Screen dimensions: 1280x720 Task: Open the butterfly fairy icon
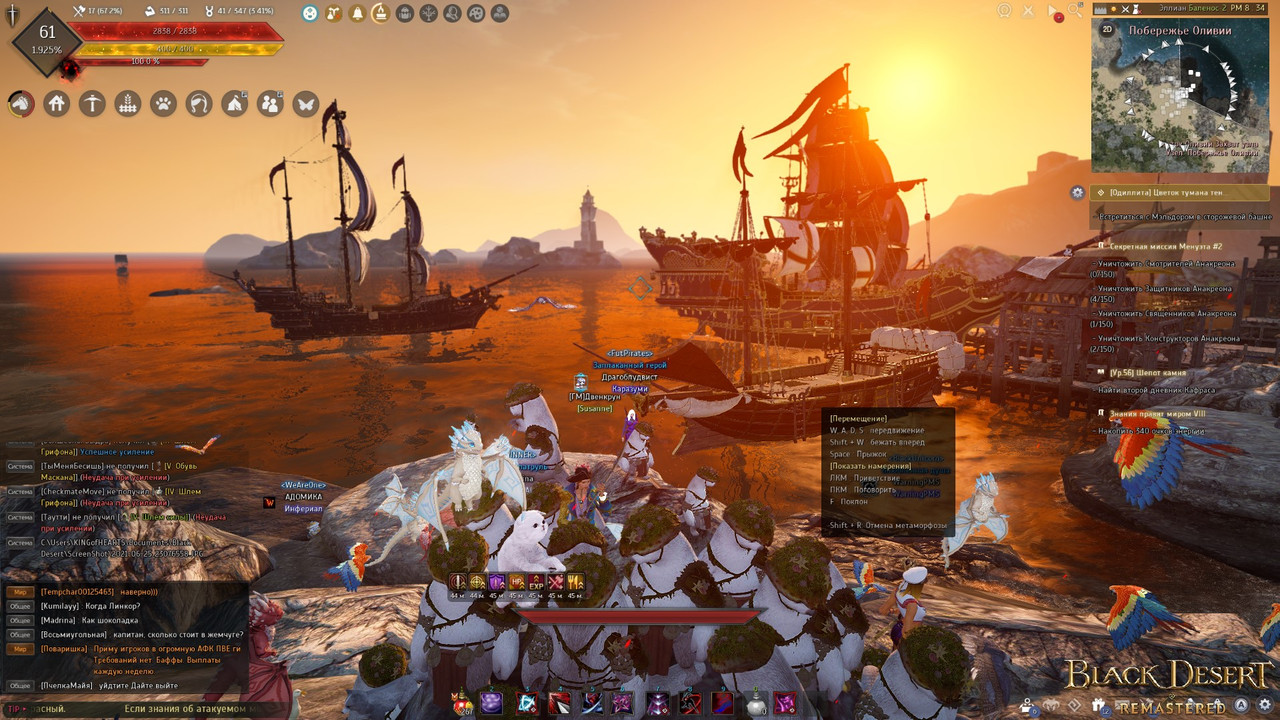pos(306,103)
